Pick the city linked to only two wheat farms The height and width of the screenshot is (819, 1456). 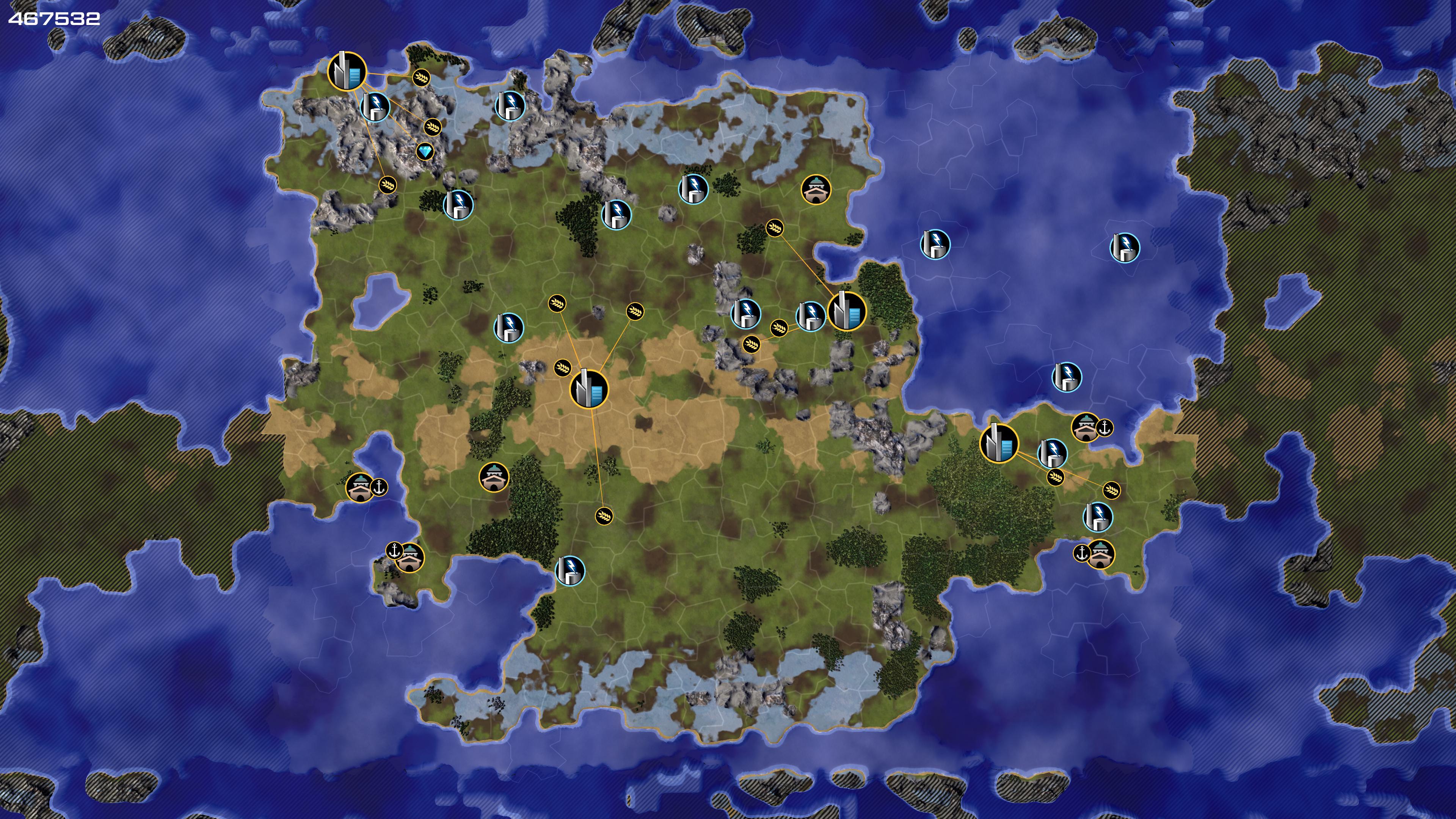tap(999, 443)
